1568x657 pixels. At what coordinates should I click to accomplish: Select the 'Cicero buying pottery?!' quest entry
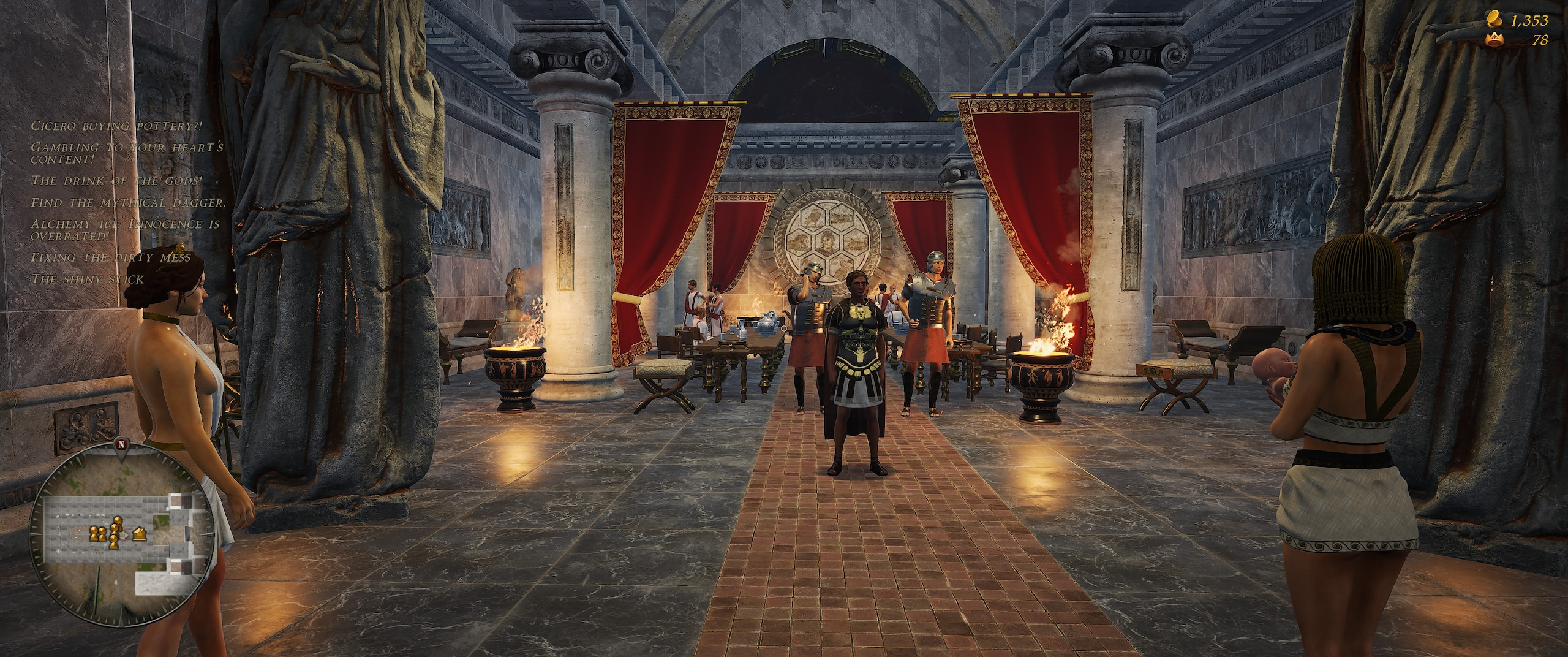tap(116, 126)
